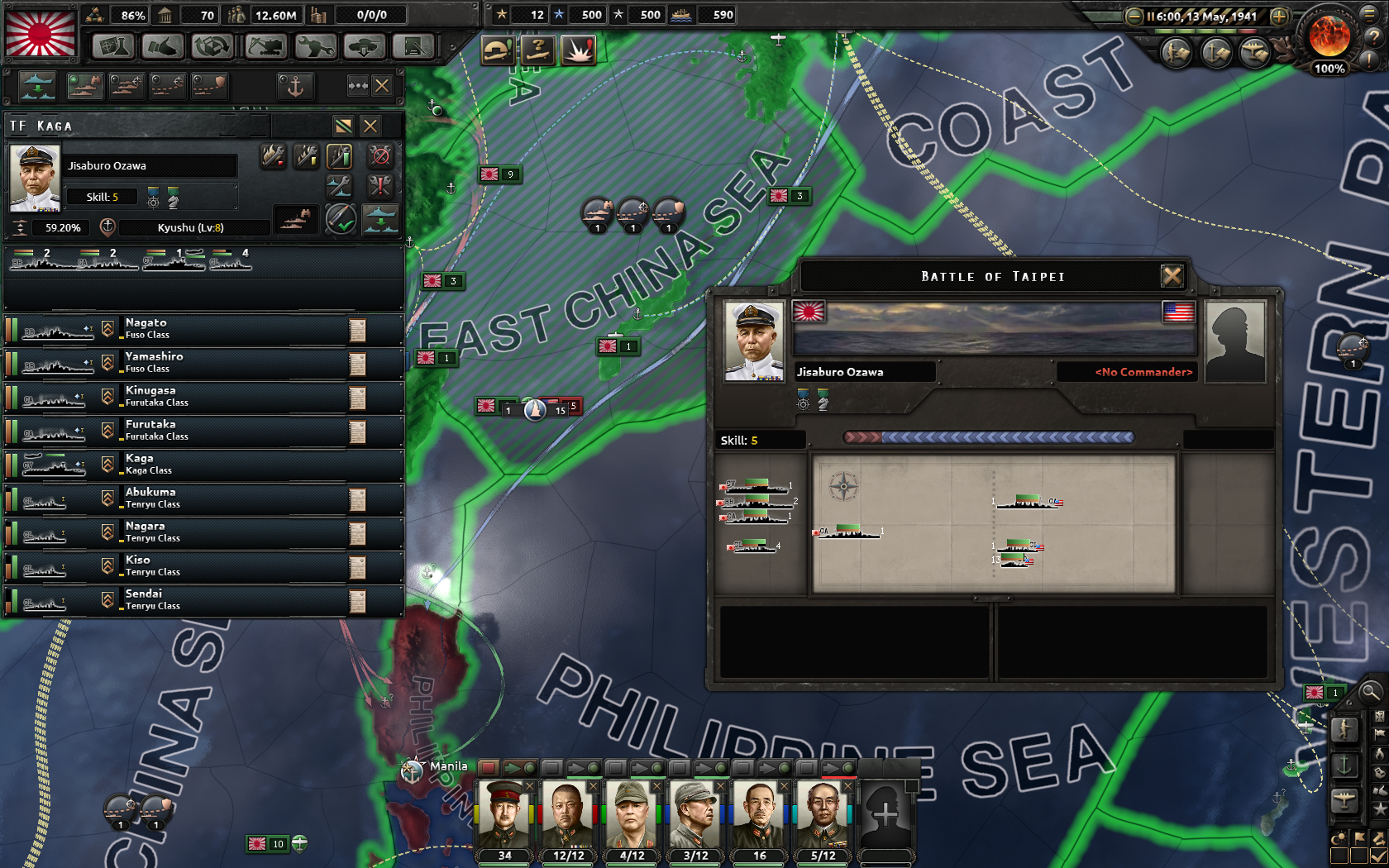Open the Production wrench icon

tap(315, 45)
